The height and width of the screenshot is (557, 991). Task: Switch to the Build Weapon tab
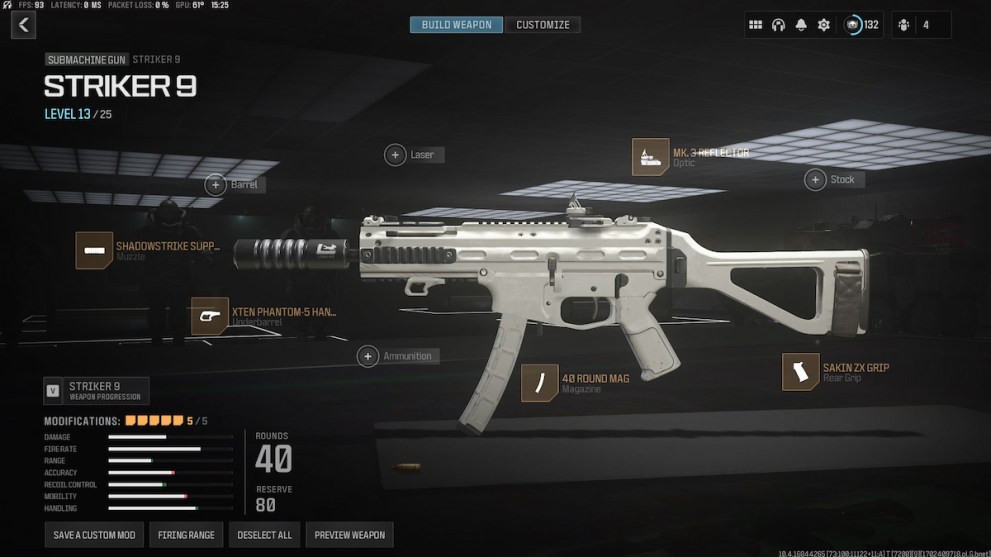pos(457,25)
